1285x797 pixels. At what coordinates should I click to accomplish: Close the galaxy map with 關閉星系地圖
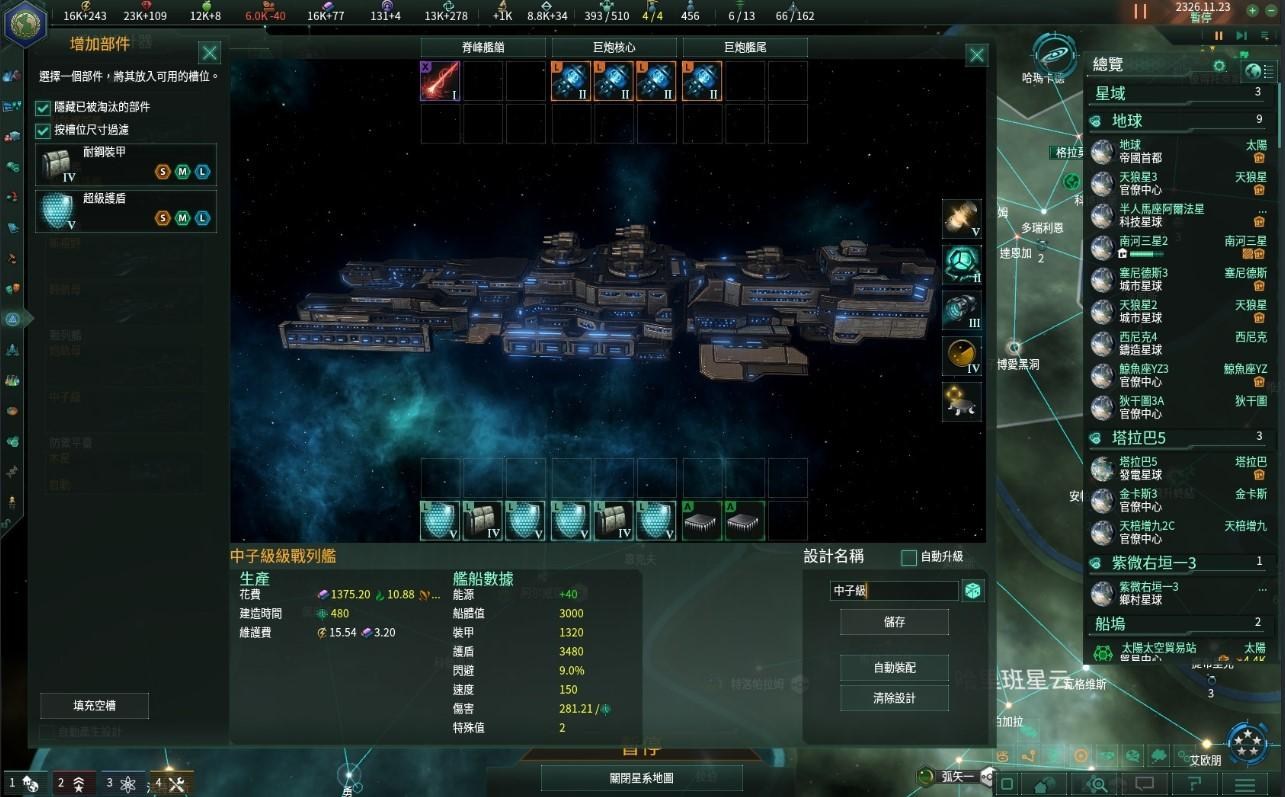click(641, 778)
